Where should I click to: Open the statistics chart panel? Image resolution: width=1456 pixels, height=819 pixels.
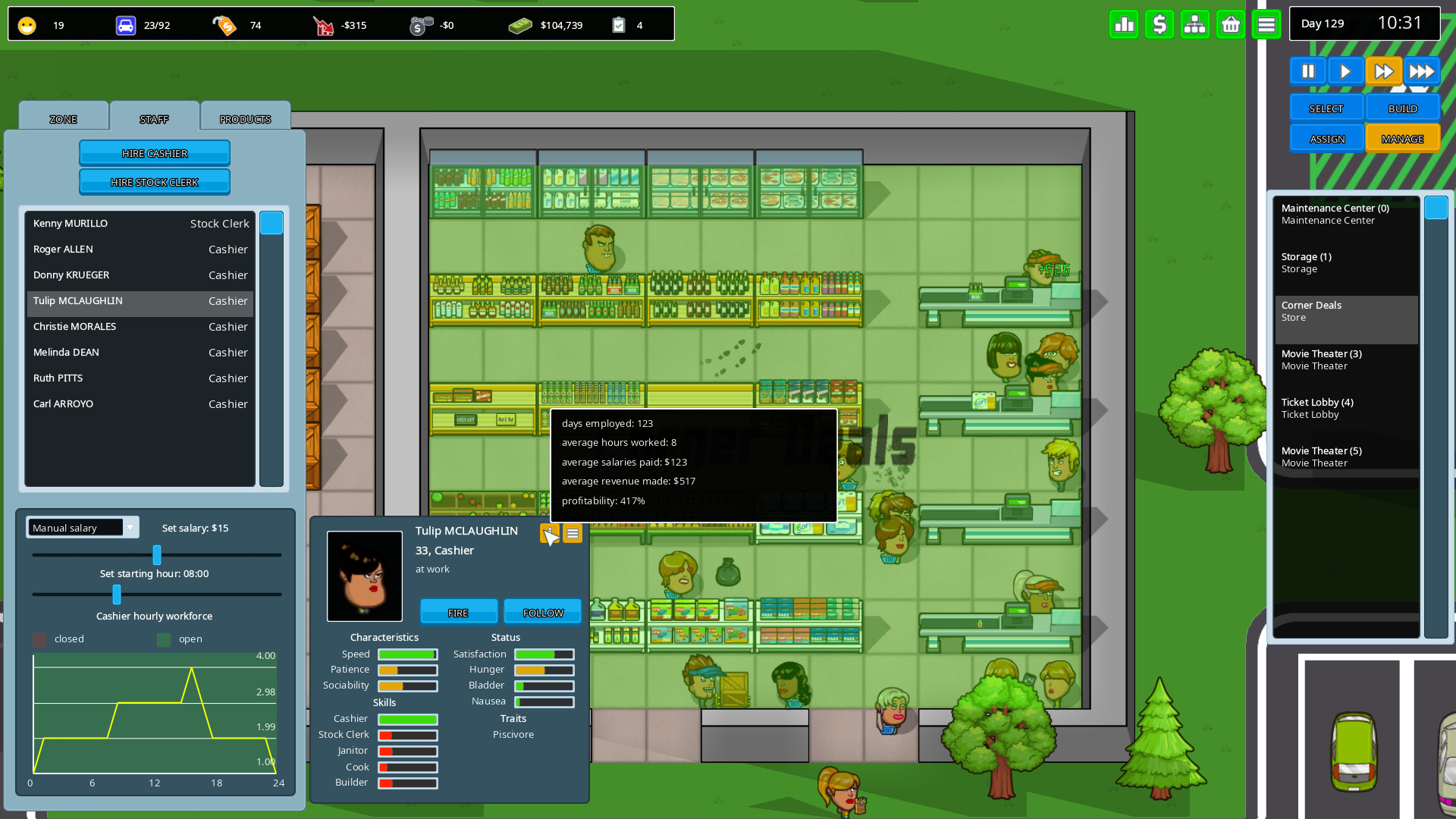click(x=1124, y=24)
